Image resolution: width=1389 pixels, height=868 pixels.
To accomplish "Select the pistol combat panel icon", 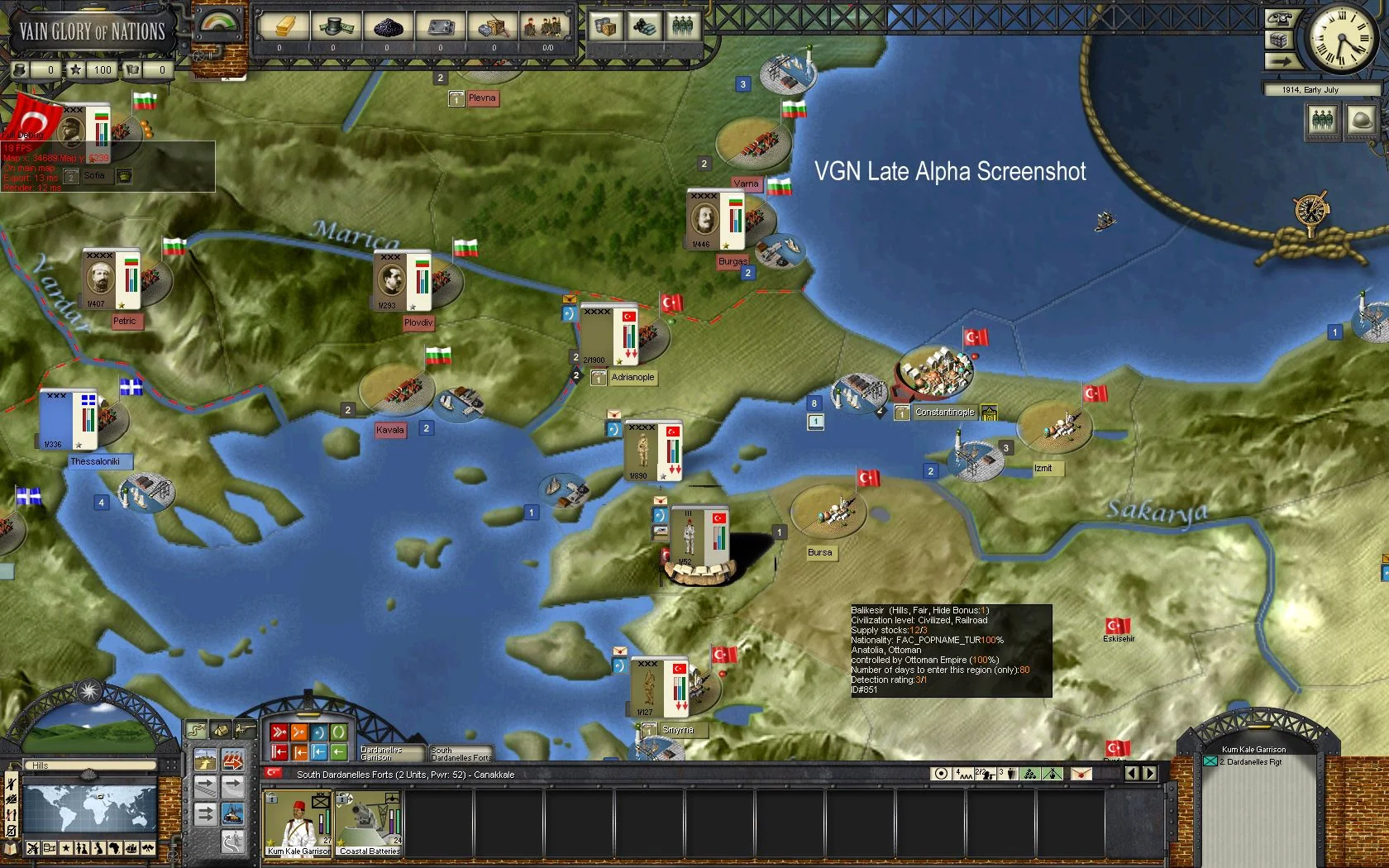I will pyautogui.click(x=244, y=730).
